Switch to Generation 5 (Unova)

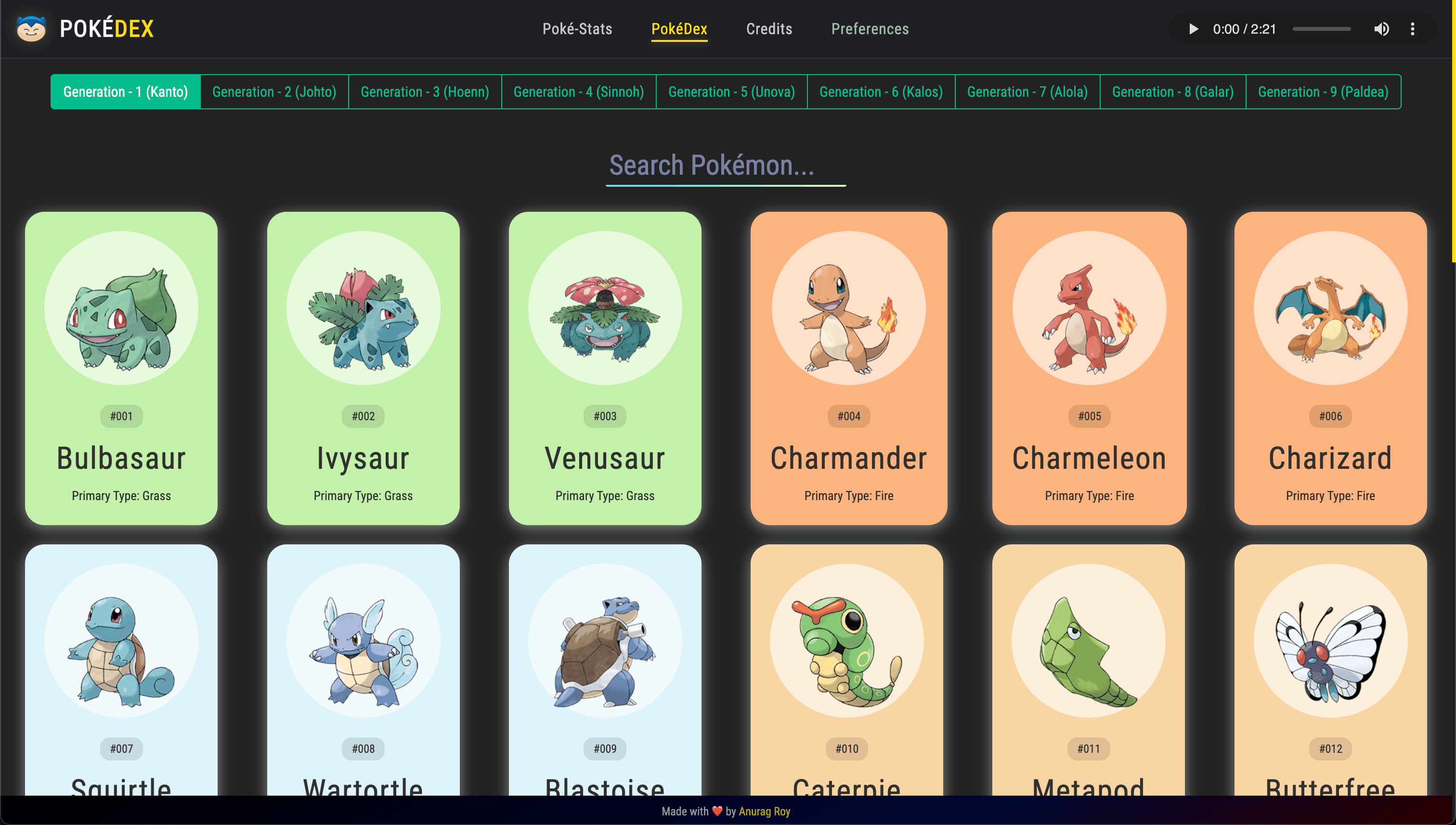point(731,91)
